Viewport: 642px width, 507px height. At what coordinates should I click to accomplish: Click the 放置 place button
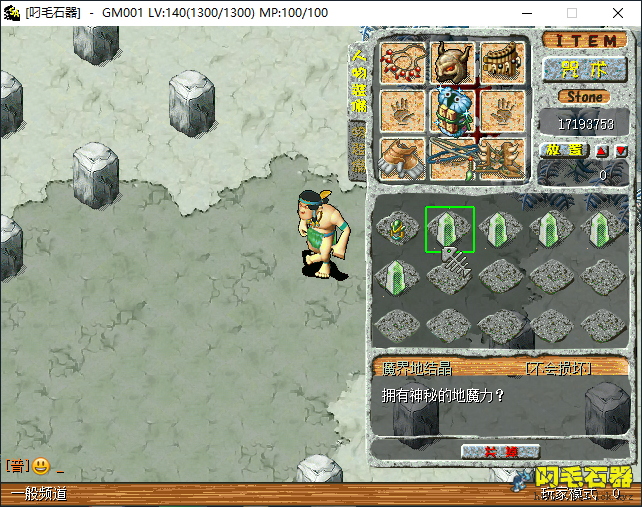point(564,150)
